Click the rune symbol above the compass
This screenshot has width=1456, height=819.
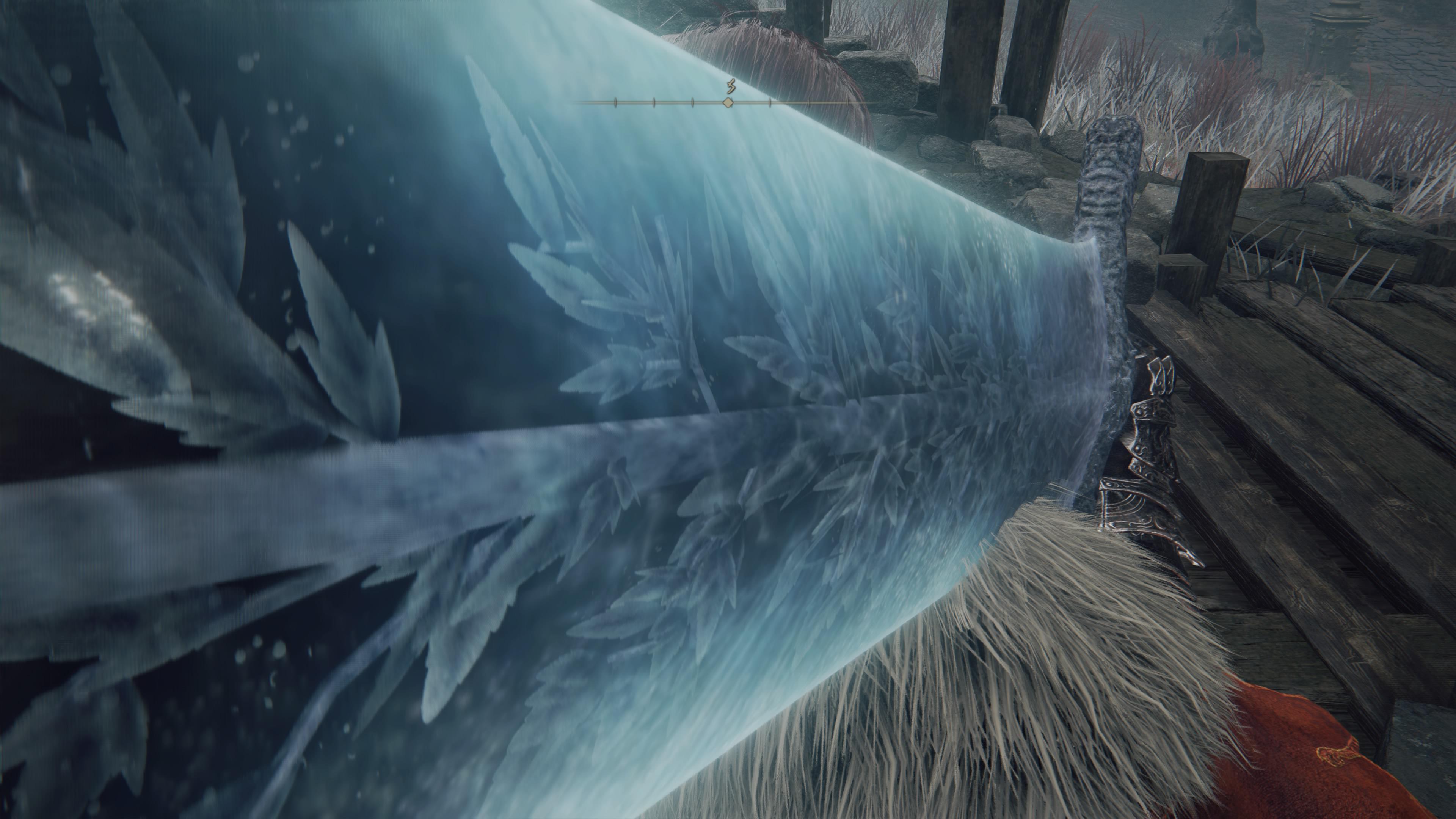tap(732, 86)
